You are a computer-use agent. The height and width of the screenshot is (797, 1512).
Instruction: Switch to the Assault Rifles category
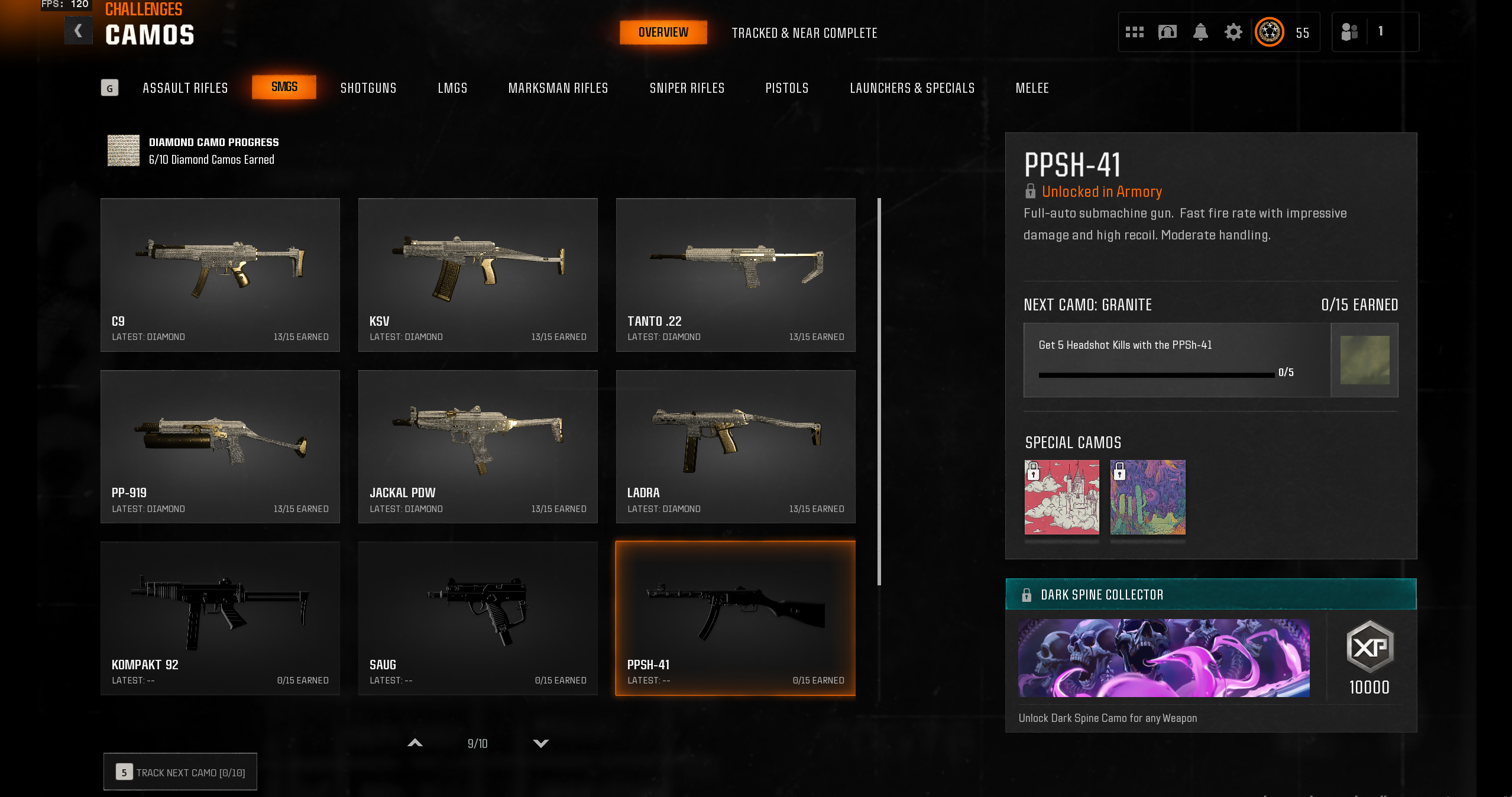[185, 88]
